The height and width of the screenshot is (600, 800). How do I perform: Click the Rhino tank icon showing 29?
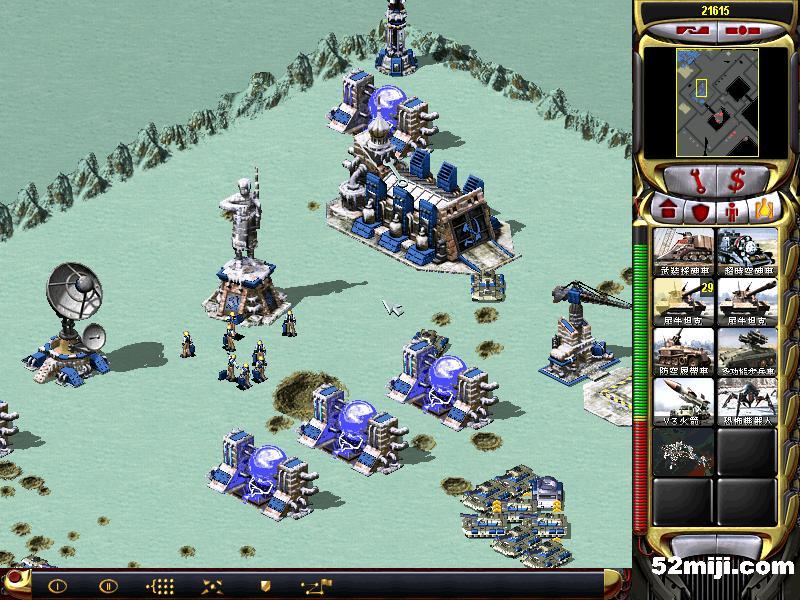(684, 301)
